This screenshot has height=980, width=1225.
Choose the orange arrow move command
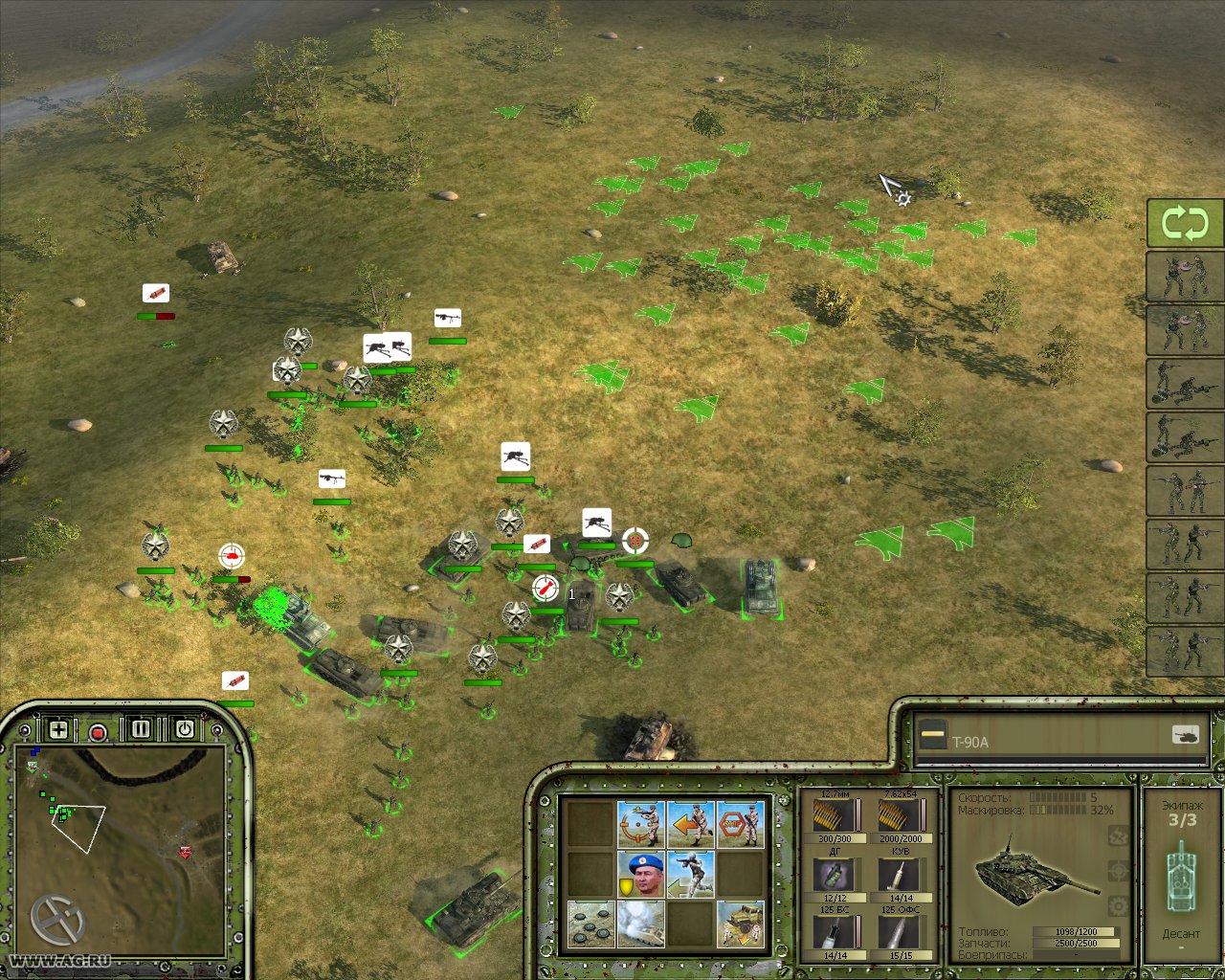pos(690,824)
